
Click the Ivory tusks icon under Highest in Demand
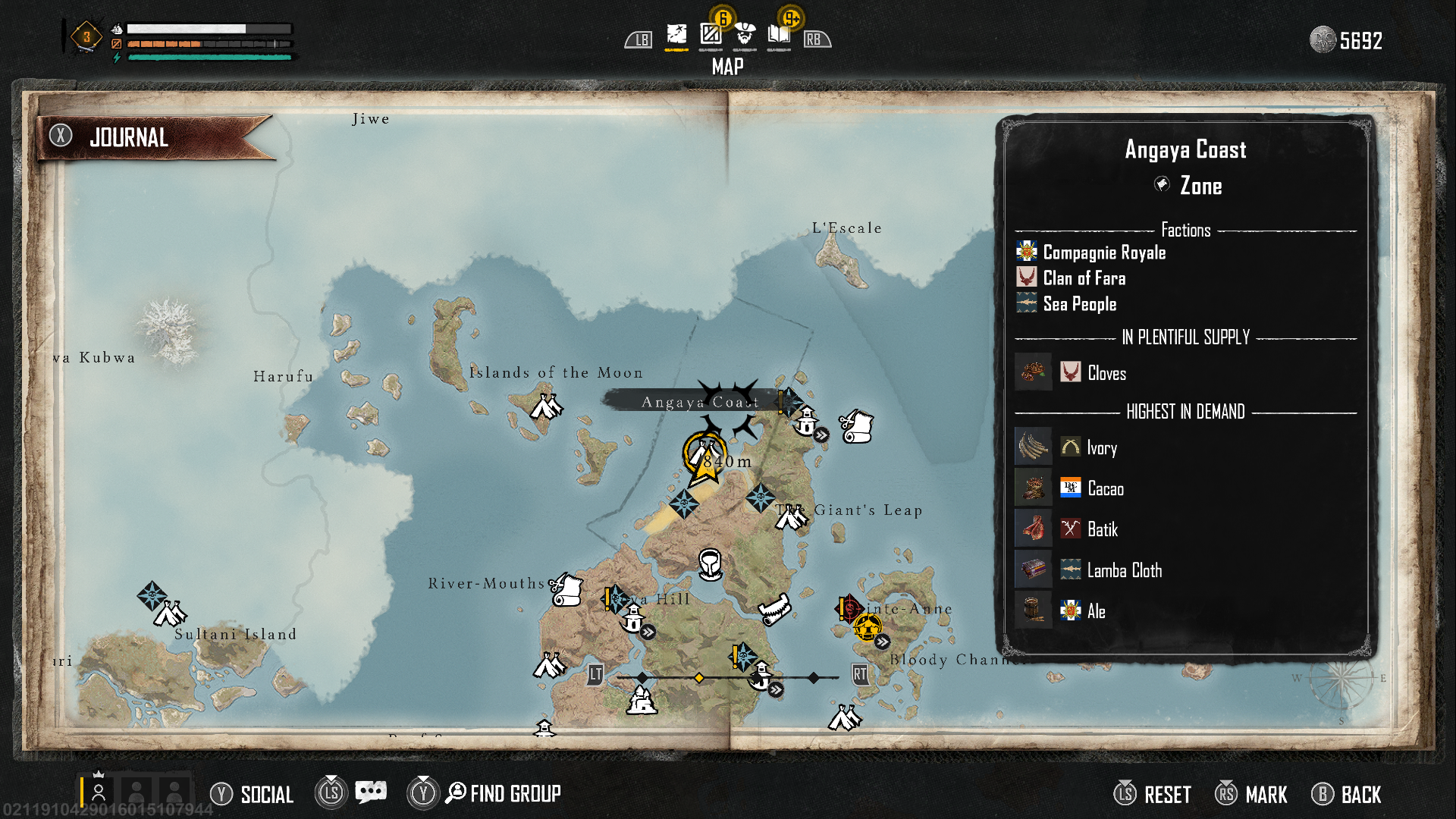pyautogui.click(x=1033, y=446)
